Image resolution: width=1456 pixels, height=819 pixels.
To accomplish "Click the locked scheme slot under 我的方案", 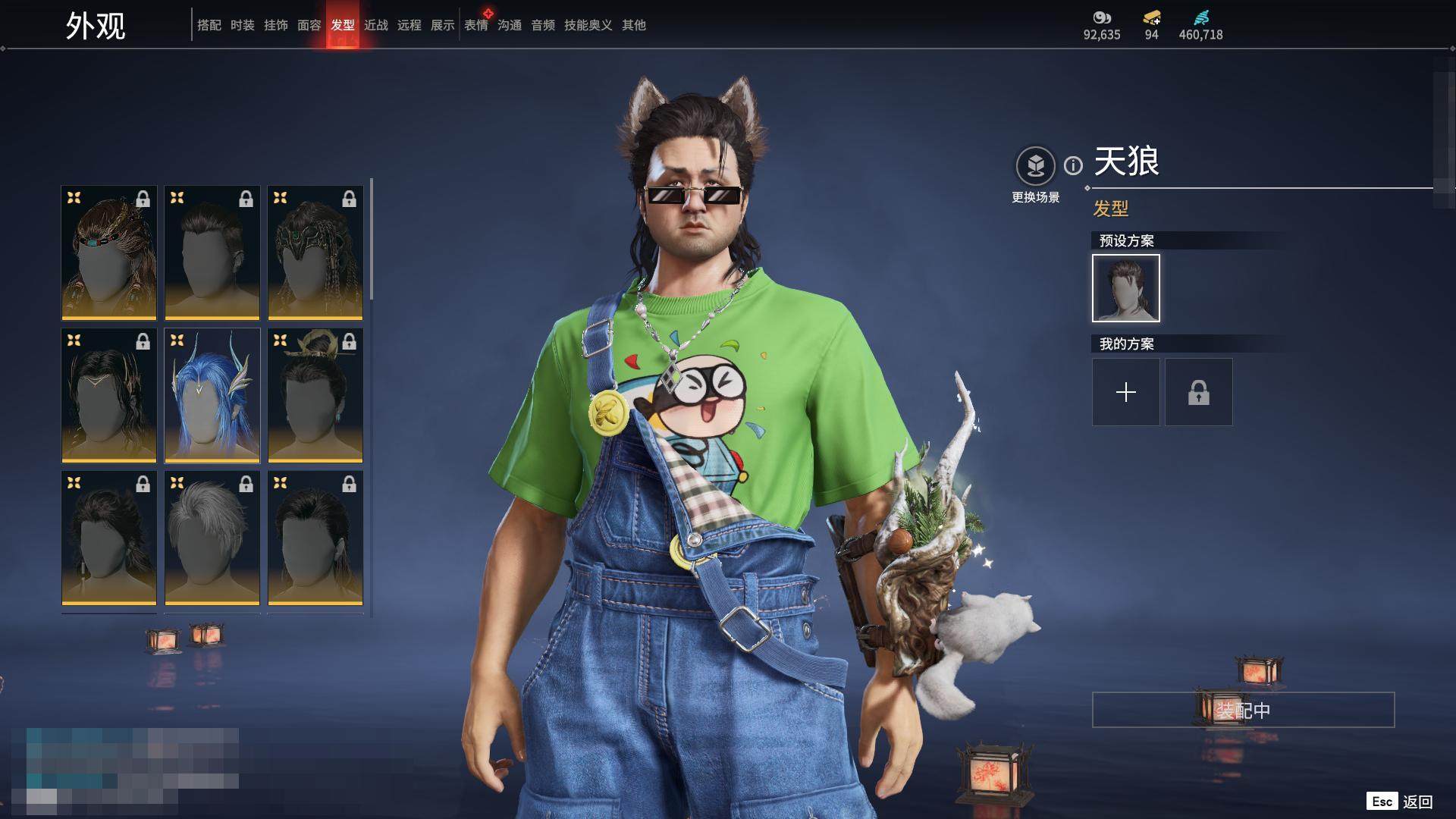I will pos(1198,392).
